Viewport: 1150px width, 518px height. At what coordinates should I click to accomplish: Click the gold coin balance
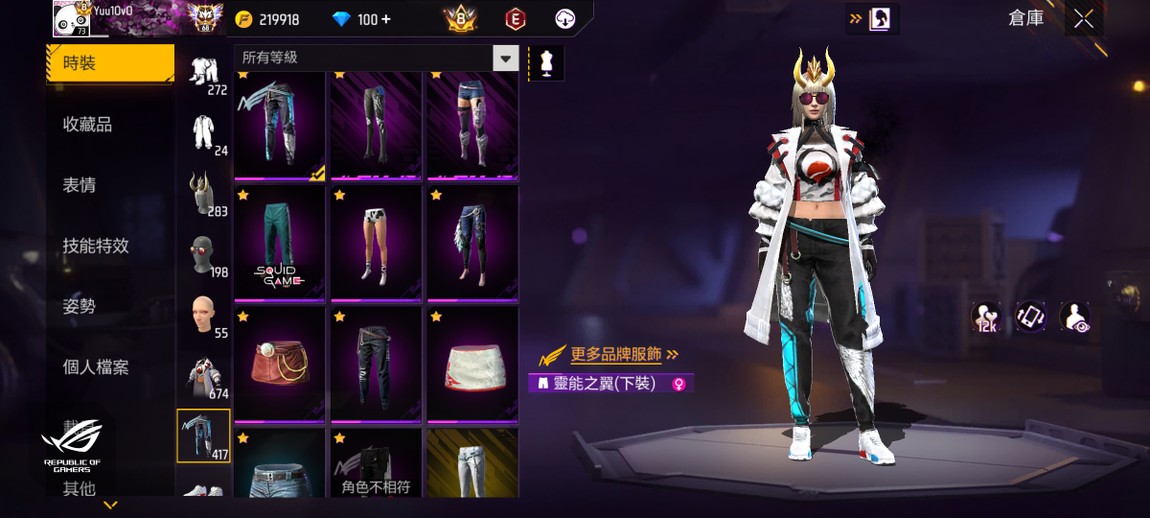pos(268,19)
